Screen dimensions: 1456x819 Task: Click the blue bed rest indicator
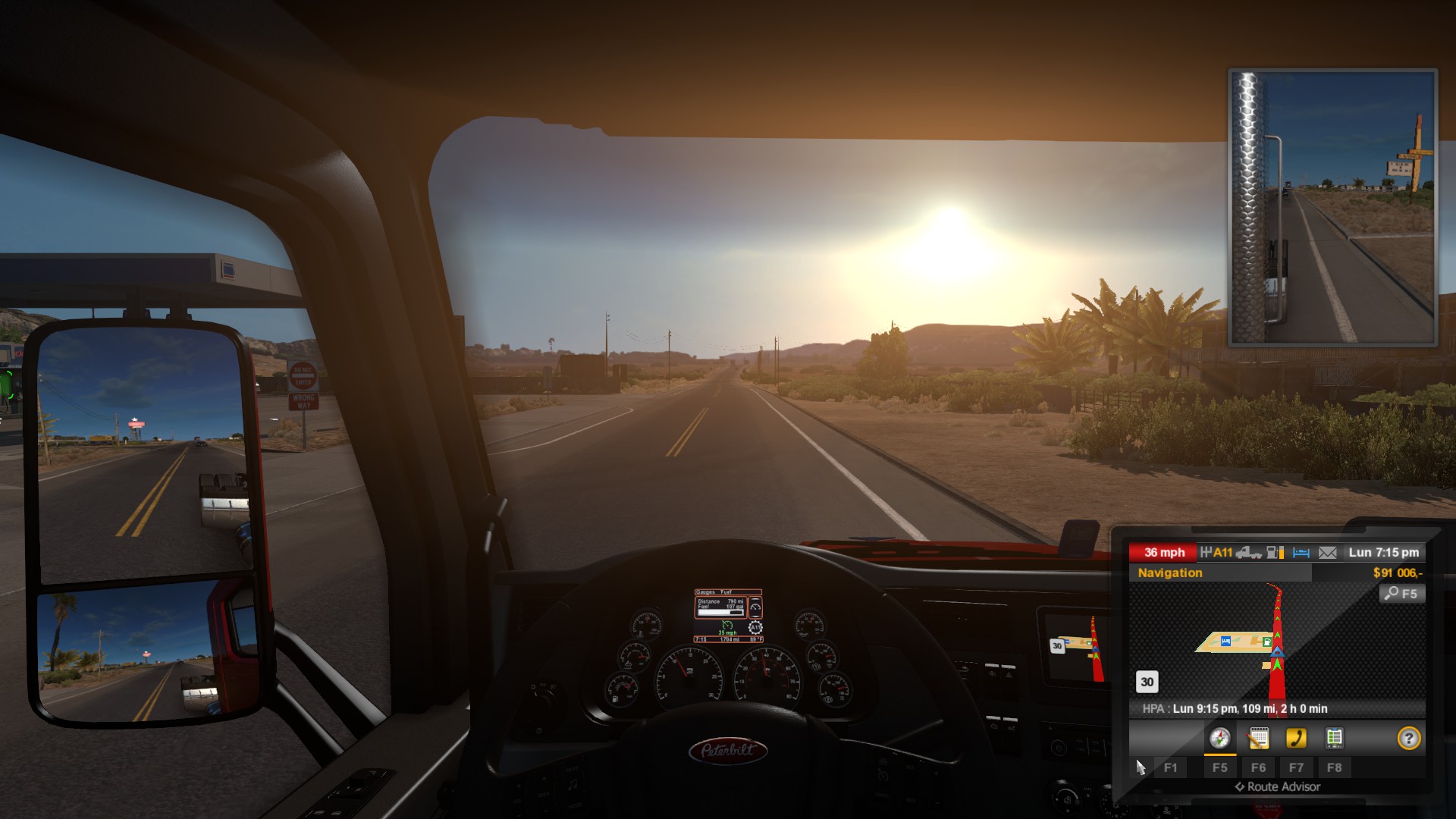1301,553
